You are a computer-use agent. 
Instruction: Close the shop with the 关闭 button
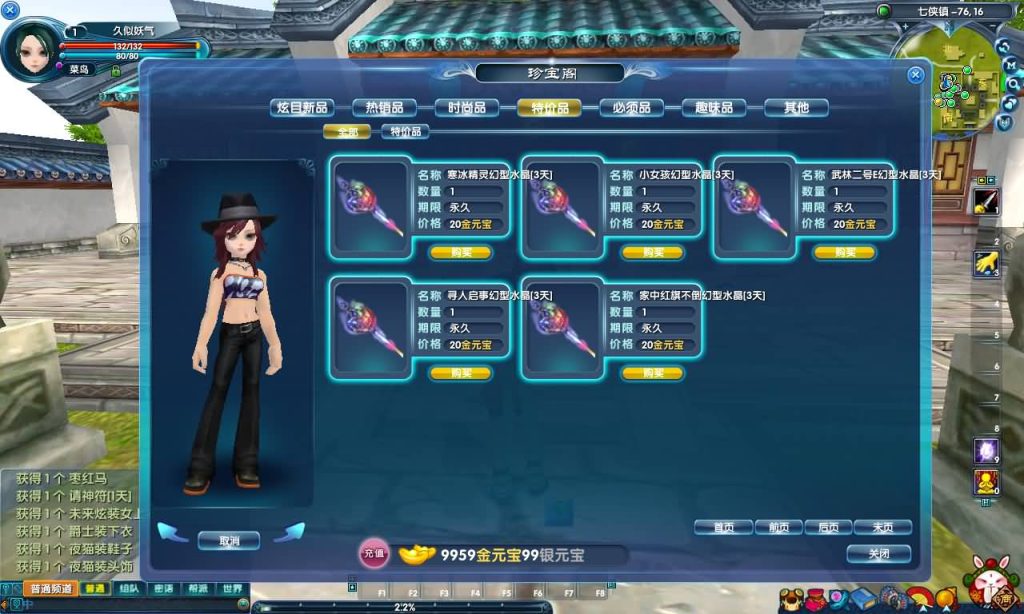[878, 553]
